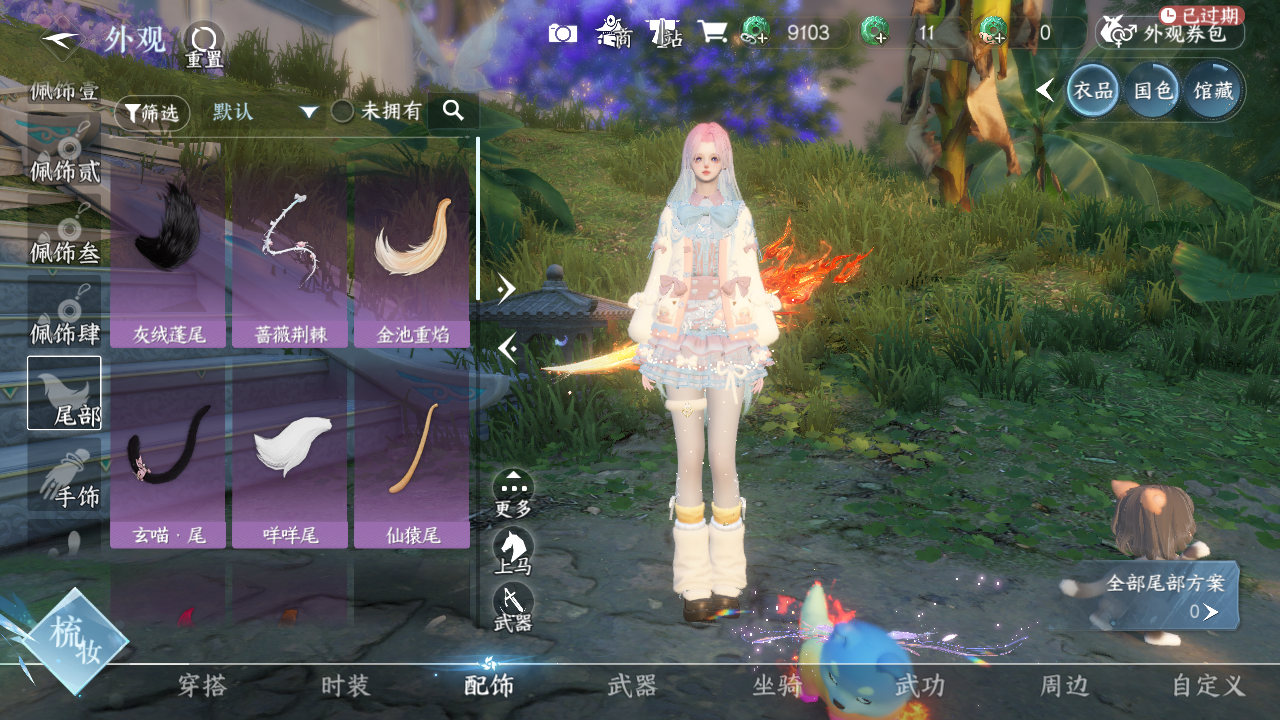Reset appearance with the 重置 button
The image size is (1280, 720).
click(x=204, y=43)
